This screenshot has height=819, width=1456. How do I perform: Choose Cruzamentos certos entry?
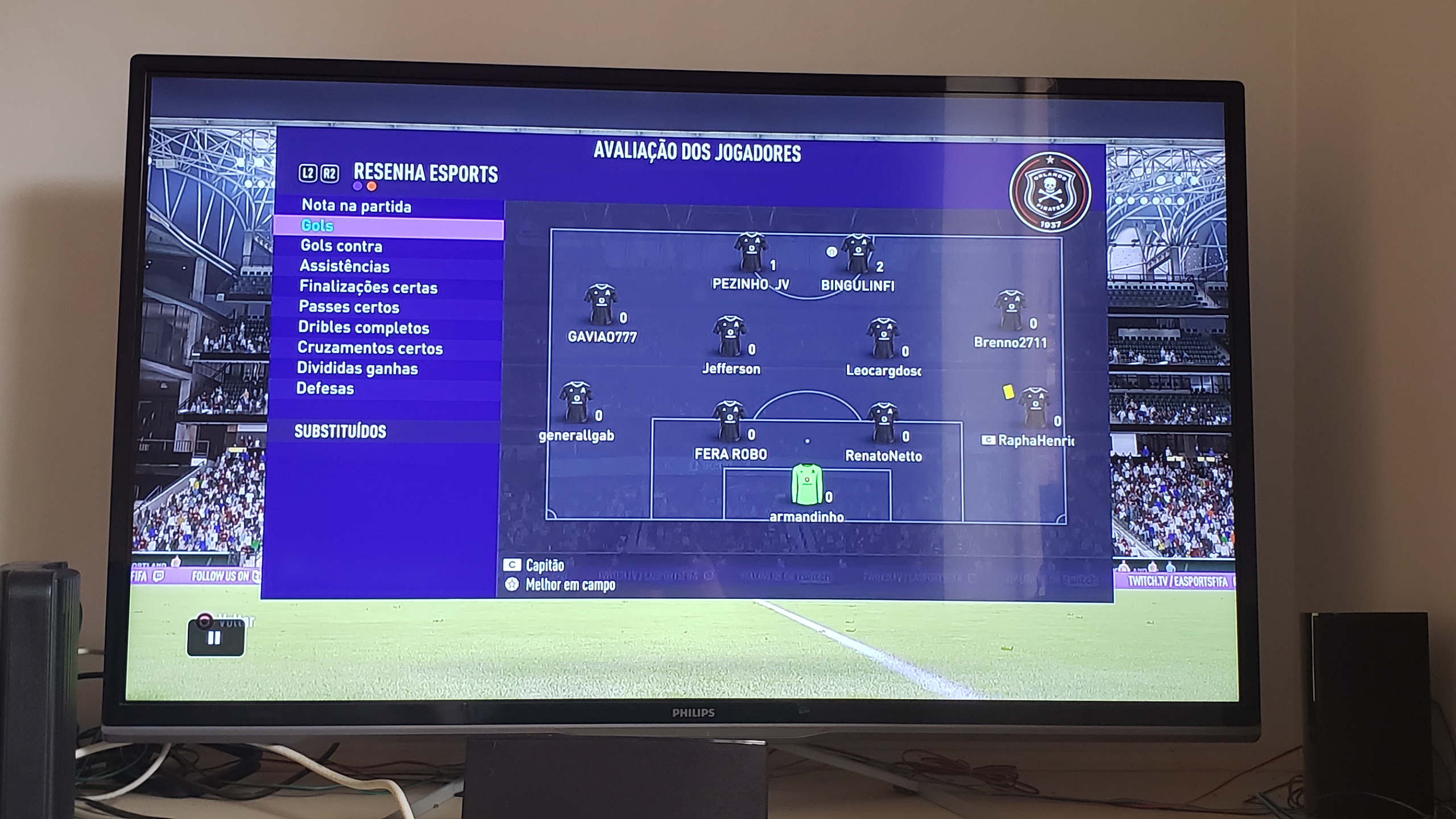pos(370,348)
